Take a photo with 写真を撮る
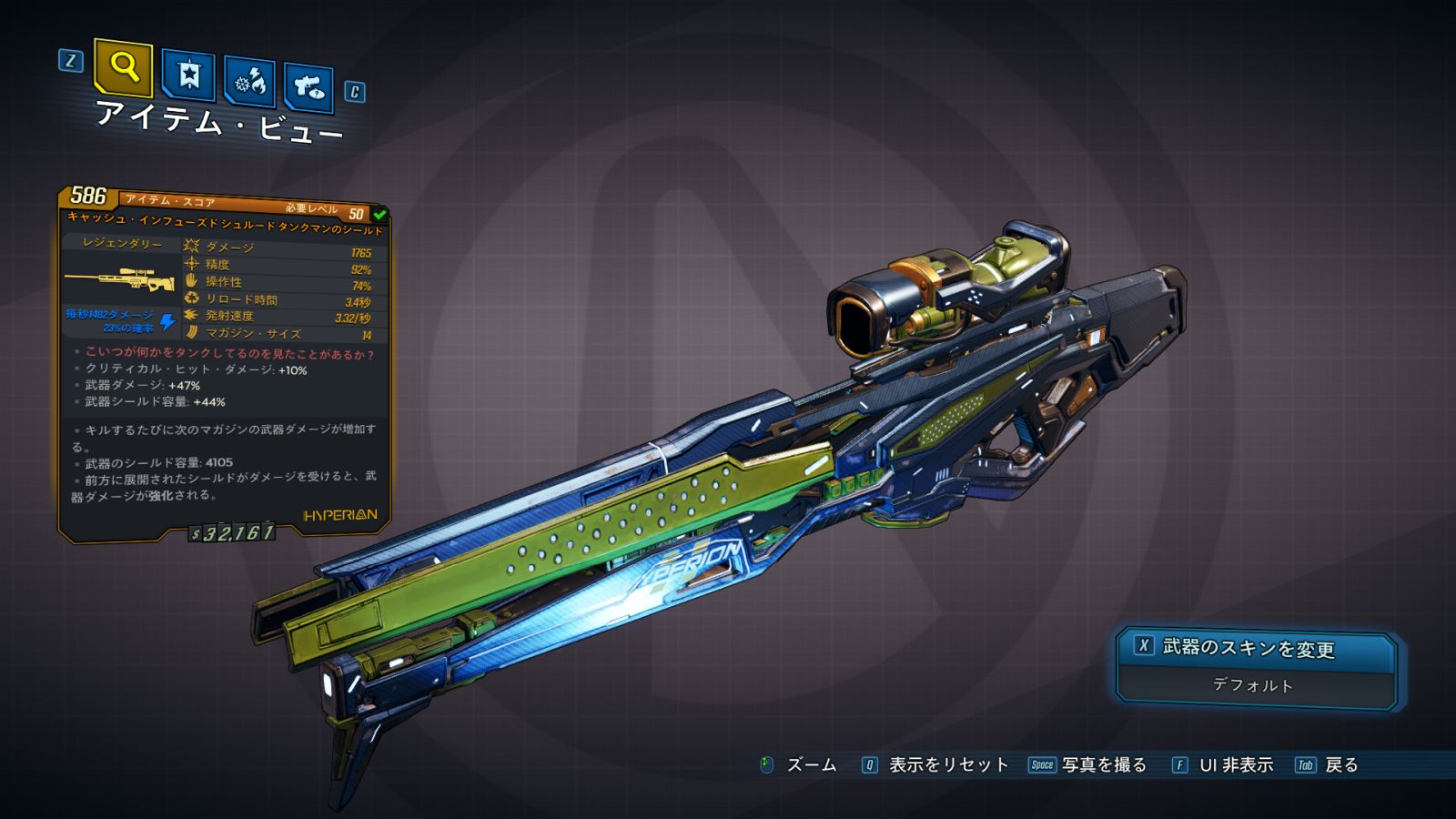This screenshot has height=819, width=1456. coord(1103,765)
